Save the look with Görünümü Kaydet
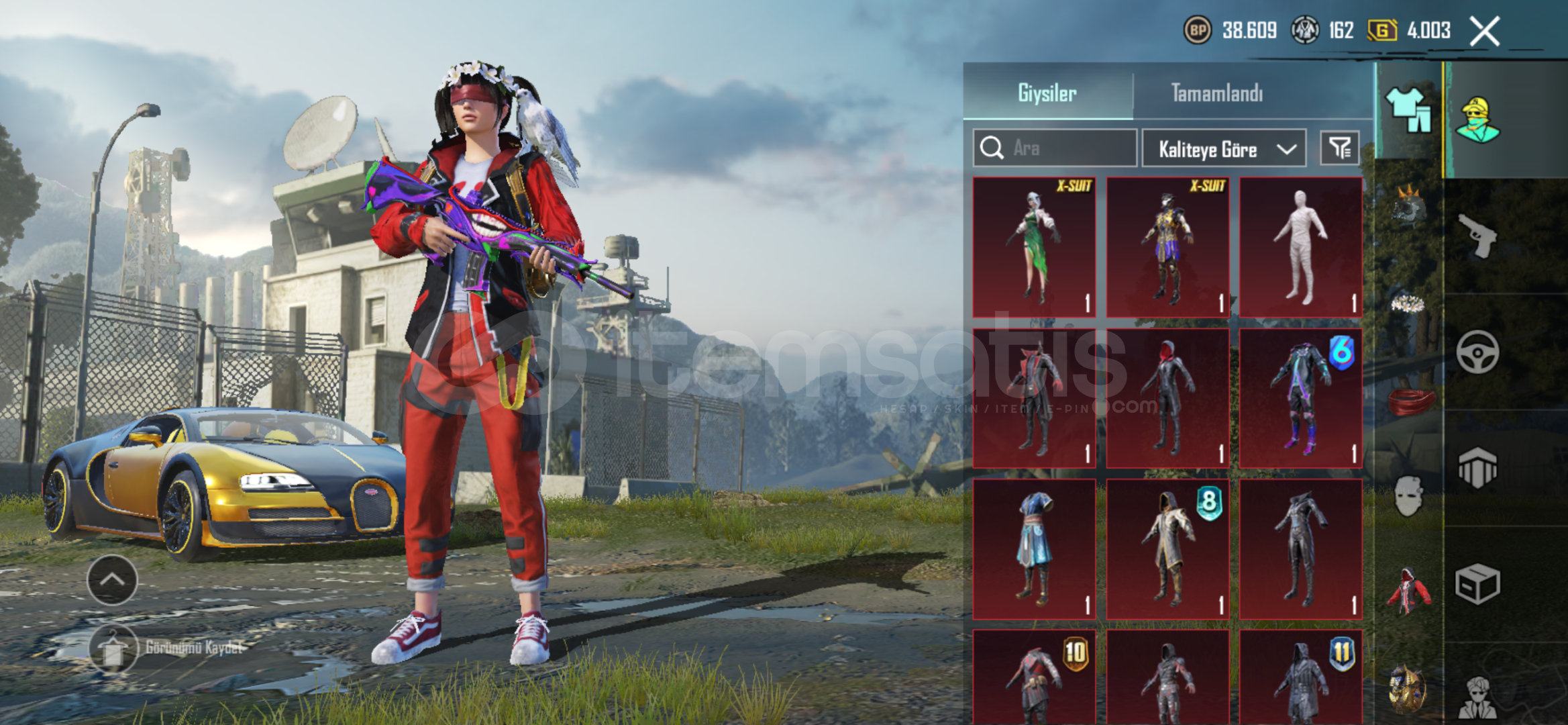1568x725 pixels. tap(113, 648)
